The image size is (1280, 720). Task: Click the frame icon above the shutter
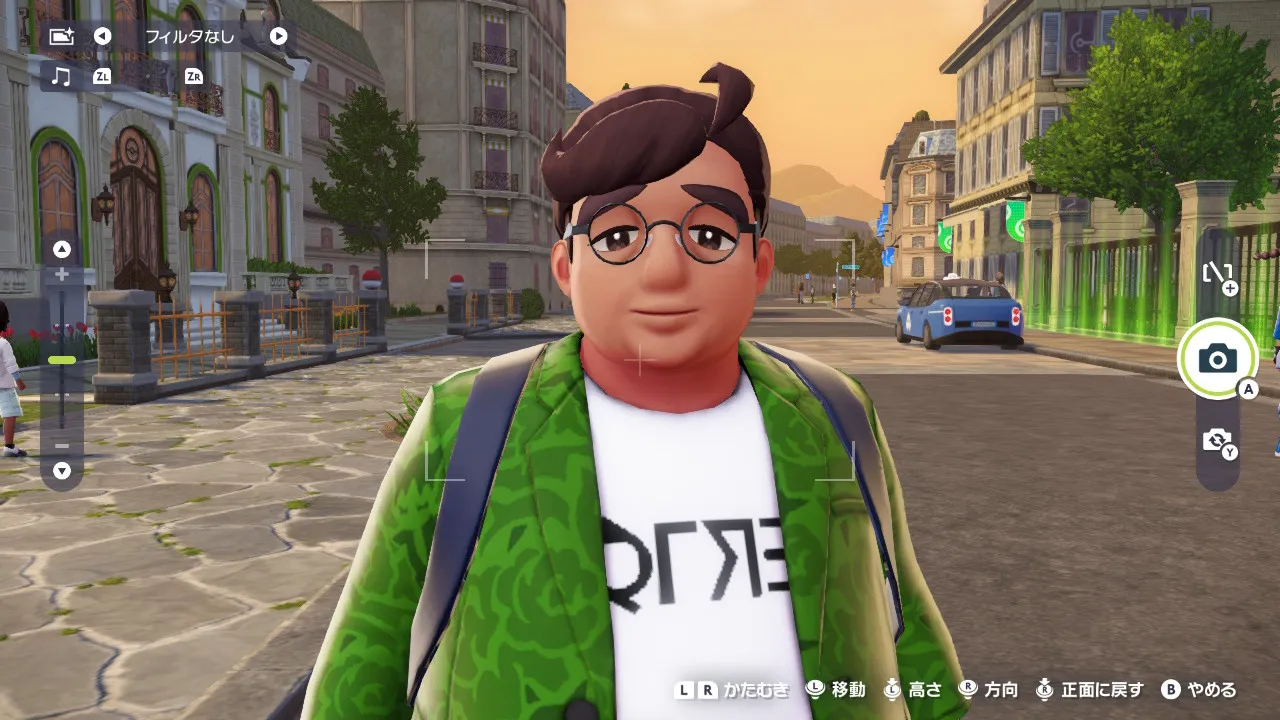(1217, 274)
